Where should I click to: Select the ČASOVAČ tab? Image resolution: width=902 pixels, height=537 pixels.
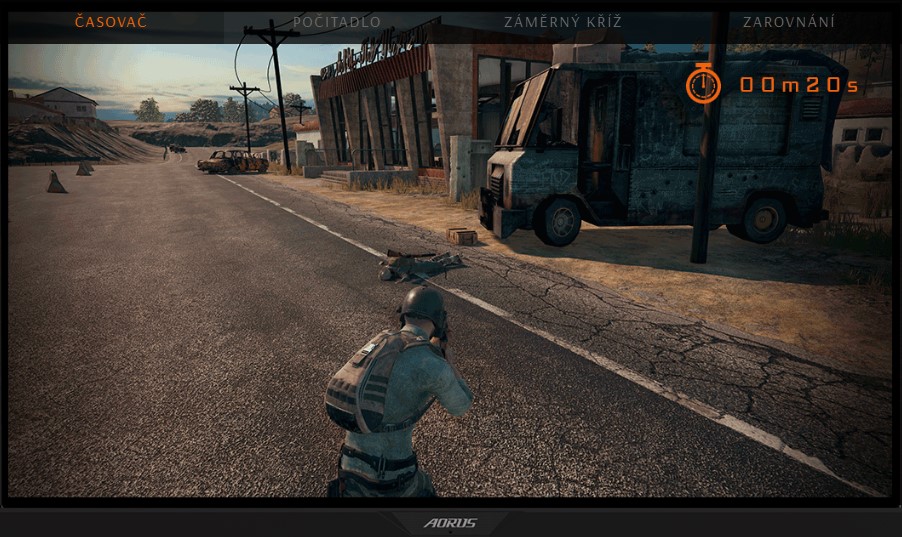click(x=110, y=22)
